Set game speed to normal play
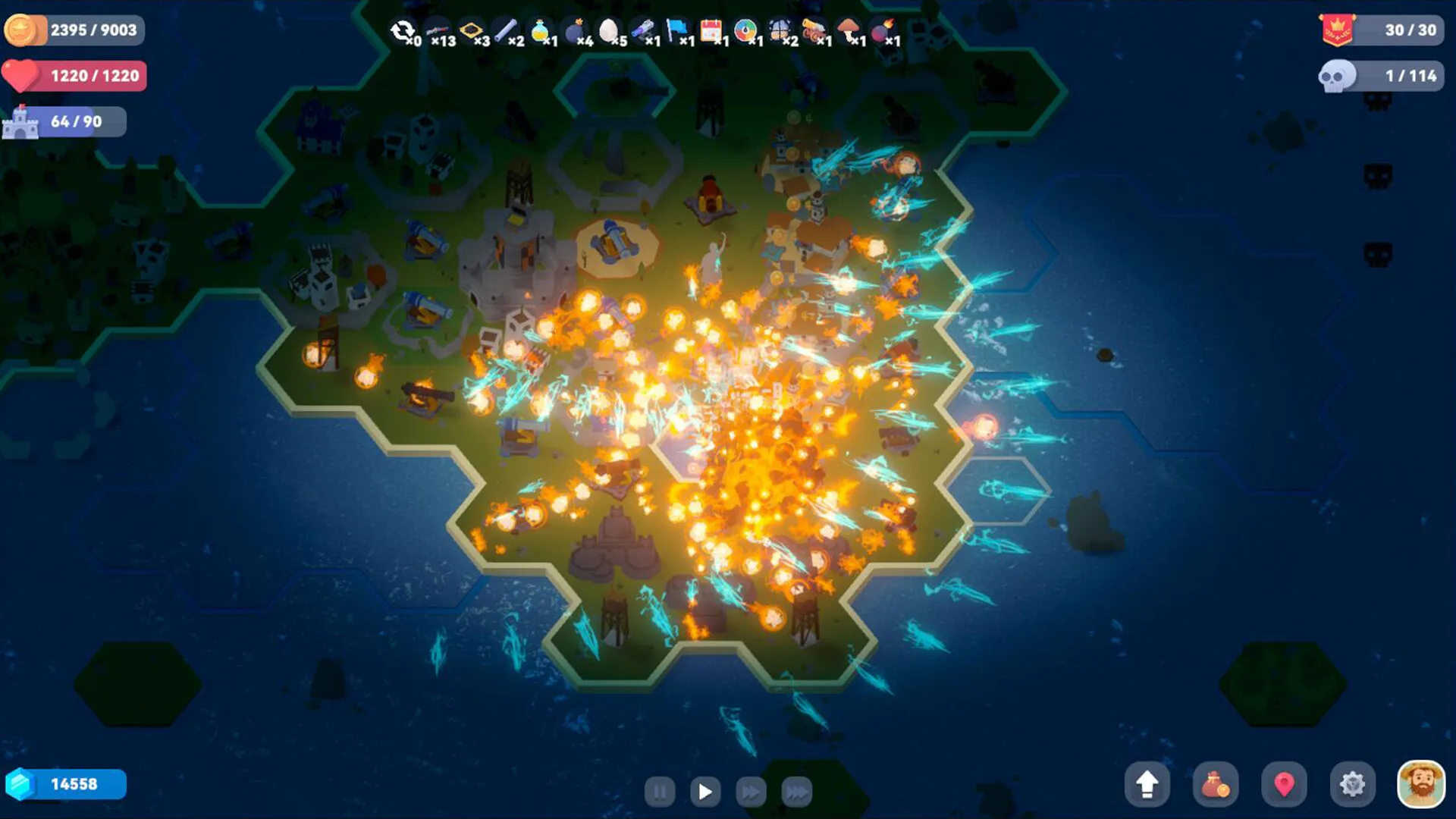This screenshot has height=819, width=1456. tap(705, 792)
